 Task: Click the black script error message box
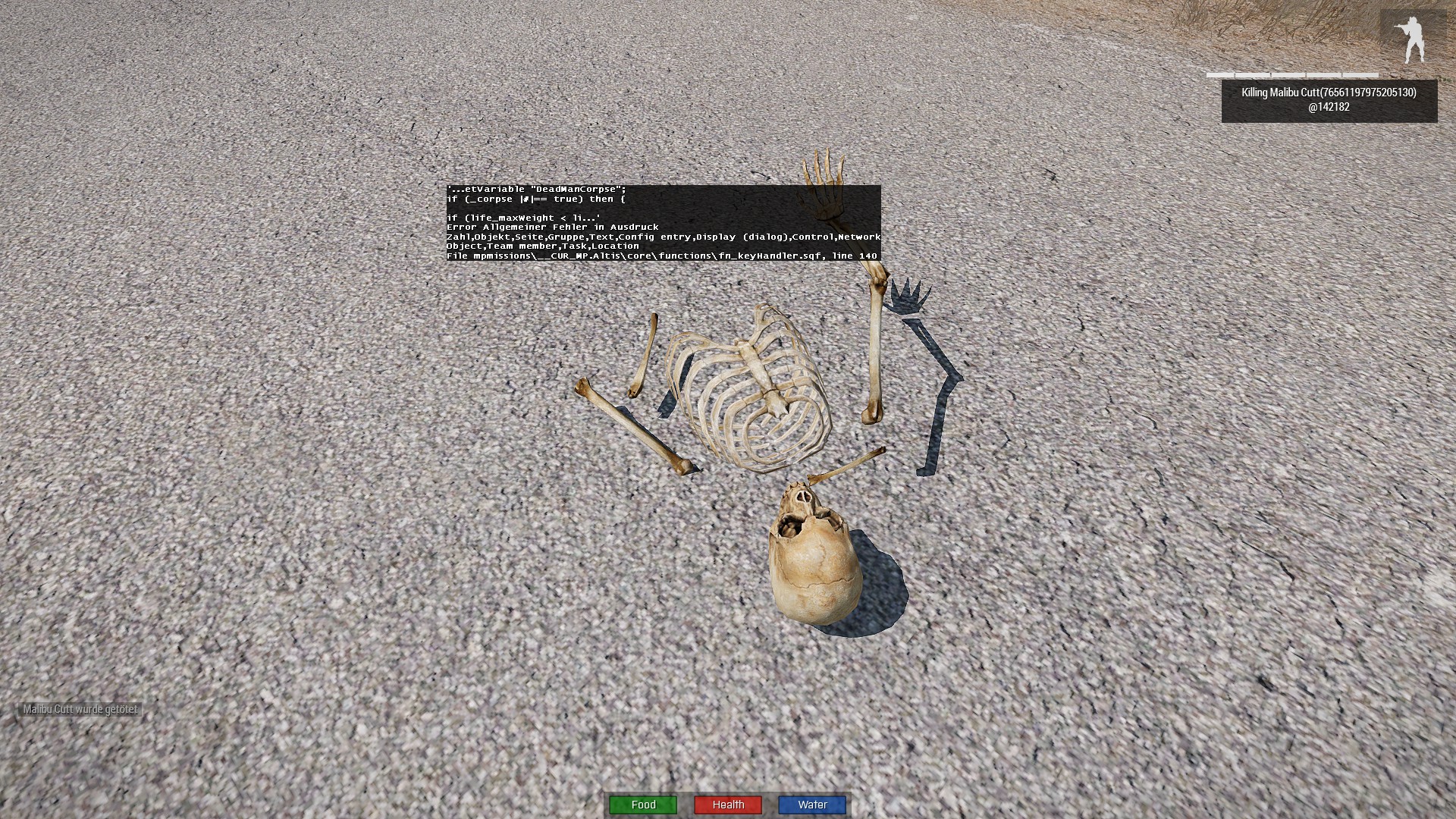(x=664, y=223)
